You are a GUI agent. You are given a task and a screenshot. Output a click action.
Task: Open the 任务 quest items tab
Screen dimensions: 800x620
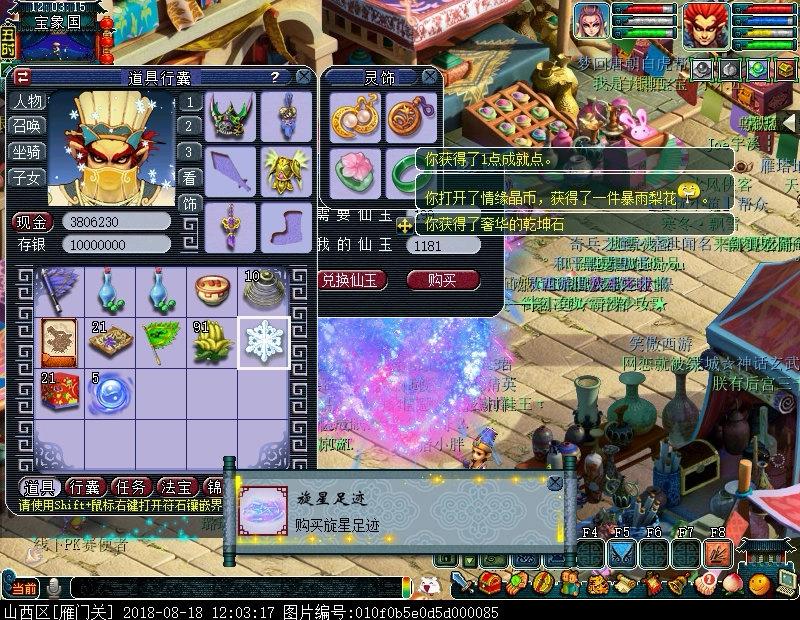pyautogui.click(x=133, y=487)
